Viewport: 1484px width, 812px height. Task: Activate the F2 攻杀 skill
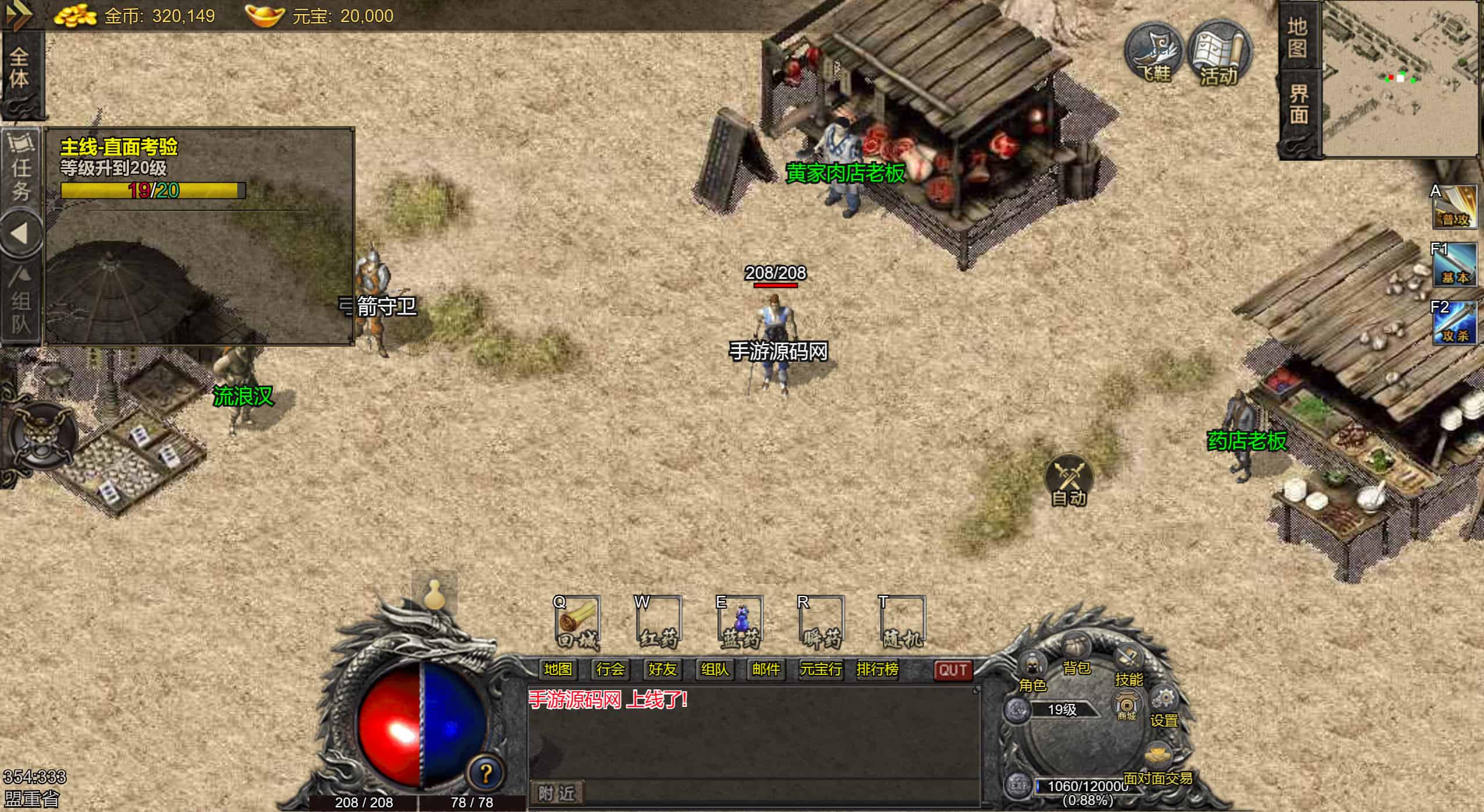pos(1454,322)
